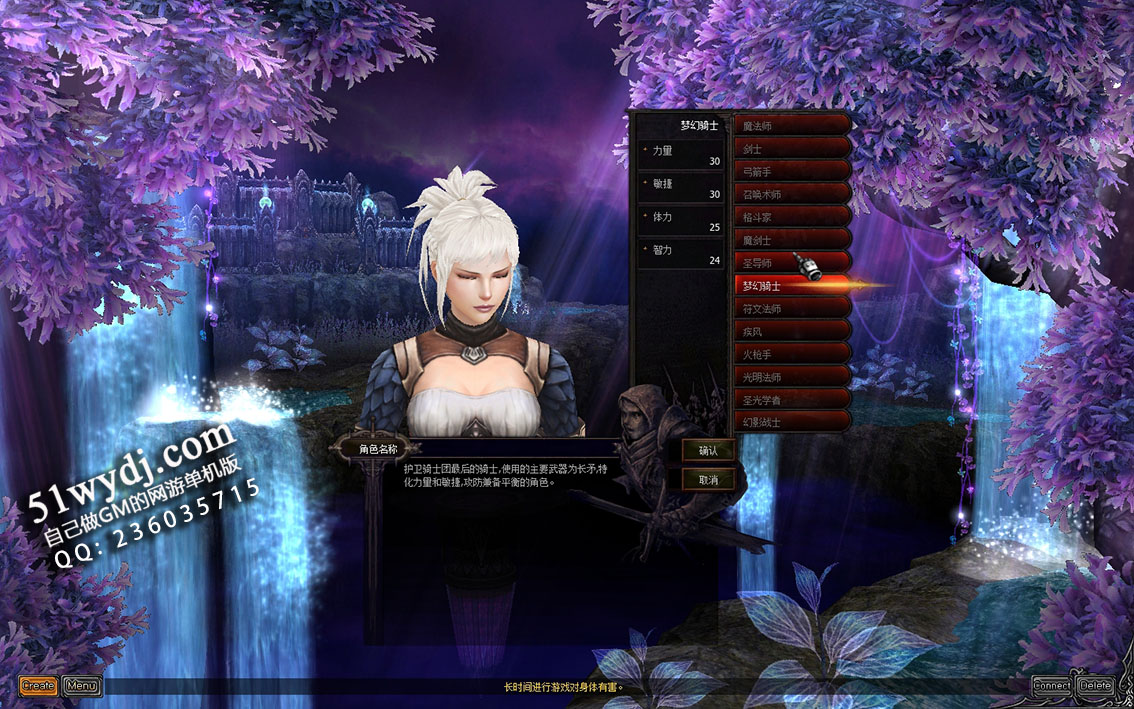Choose the 幻影战士 class

(793, 422)
